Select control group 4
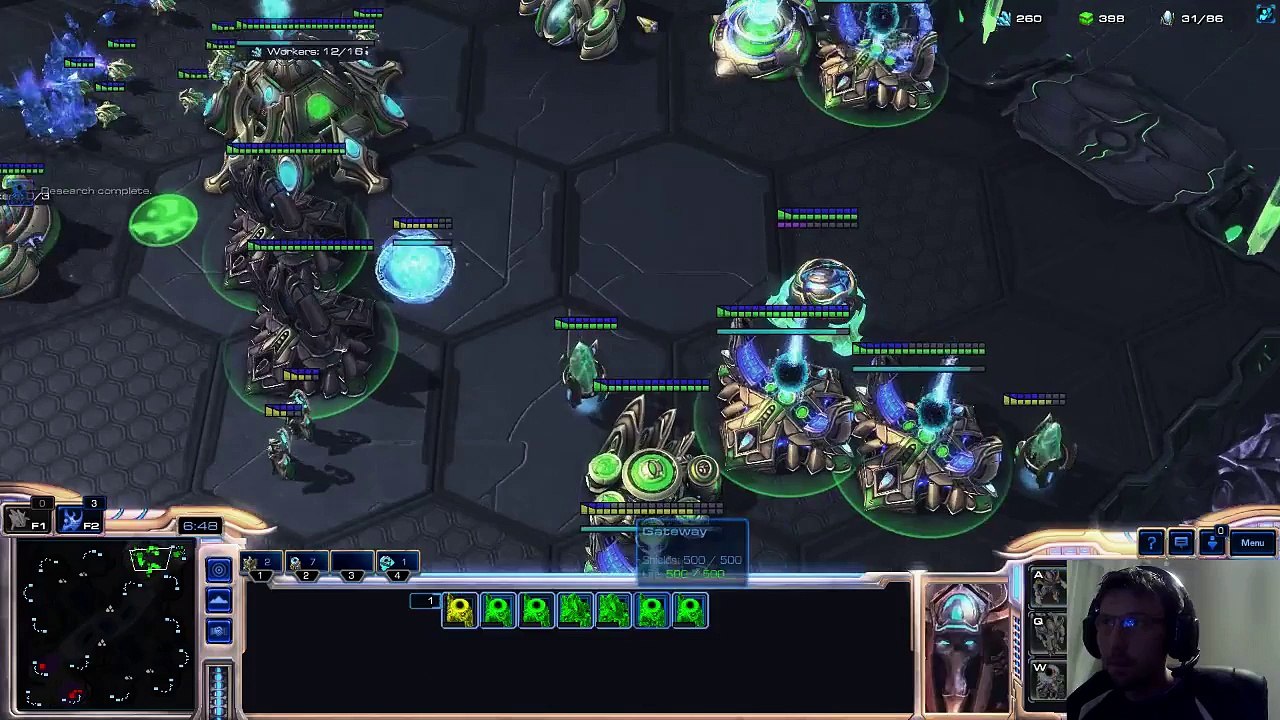Screen dimensions: 1280x720 pos(396,567)
